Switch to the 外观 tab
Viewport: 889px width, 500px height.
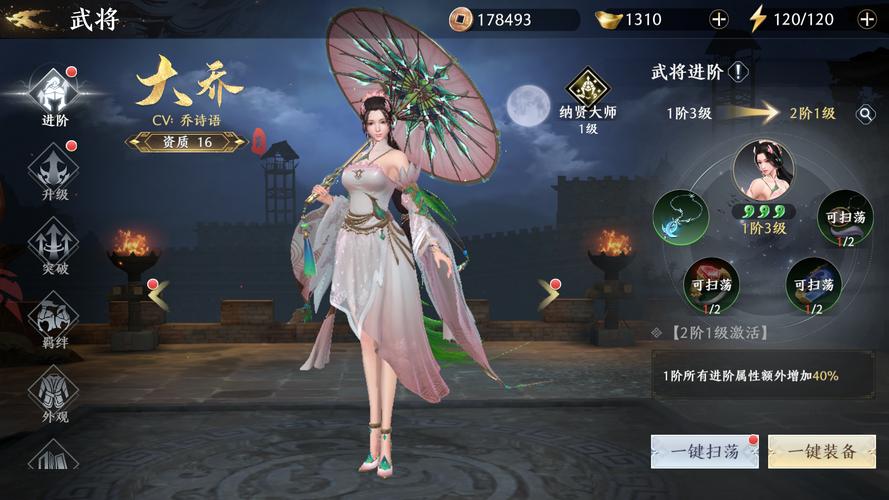pos(54,394)
